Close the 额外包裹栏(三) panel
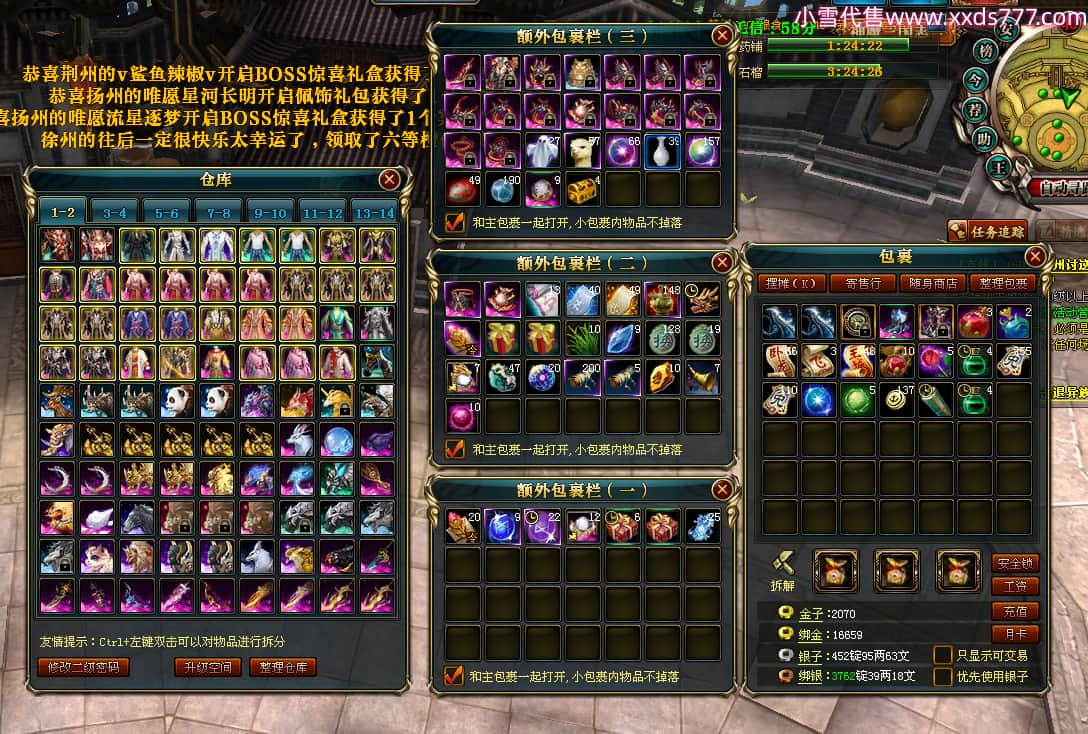Viewport: 1088px width, 734px height. (721, 36)
